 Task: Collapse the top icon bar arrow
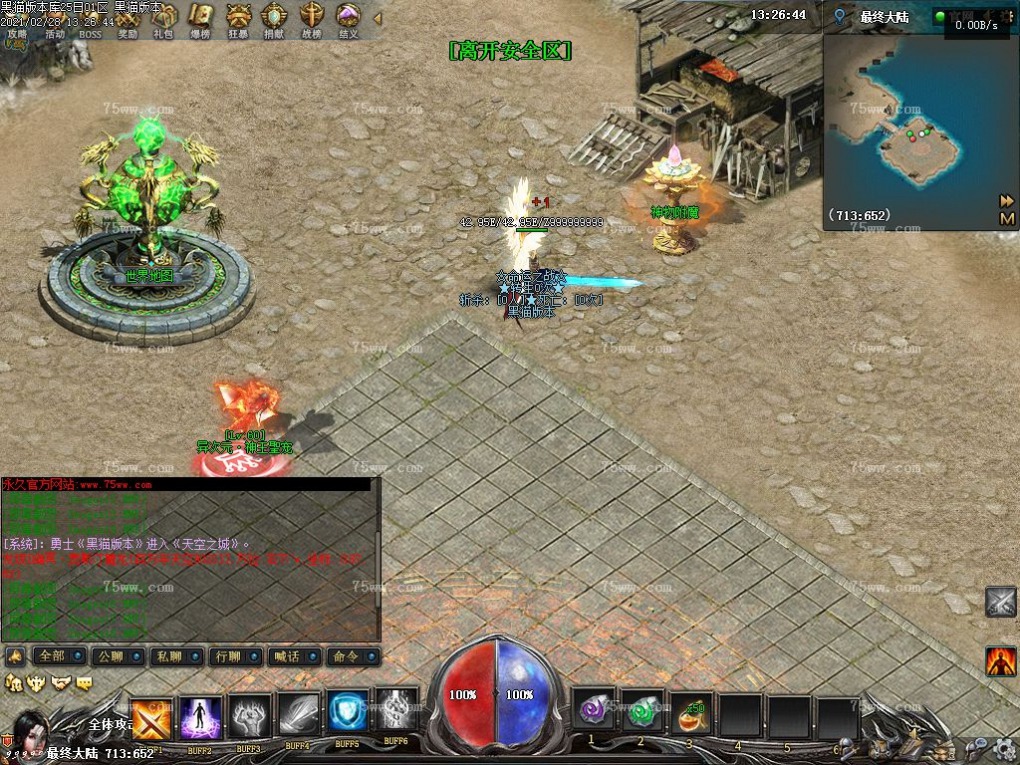377,18
